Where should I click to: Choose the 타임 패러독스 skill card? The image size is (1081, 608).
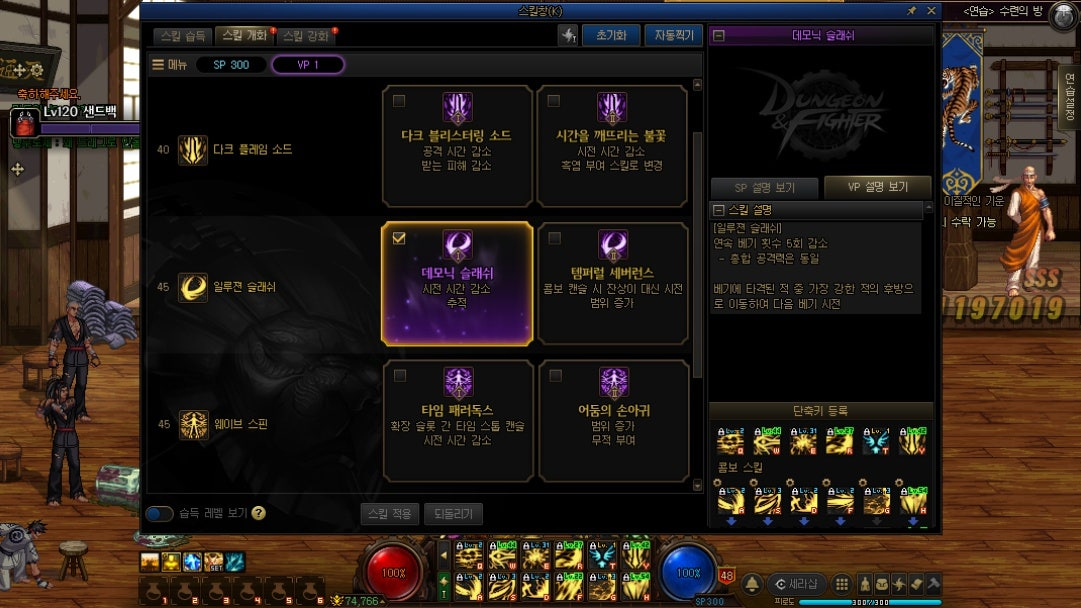coord(457,420)
